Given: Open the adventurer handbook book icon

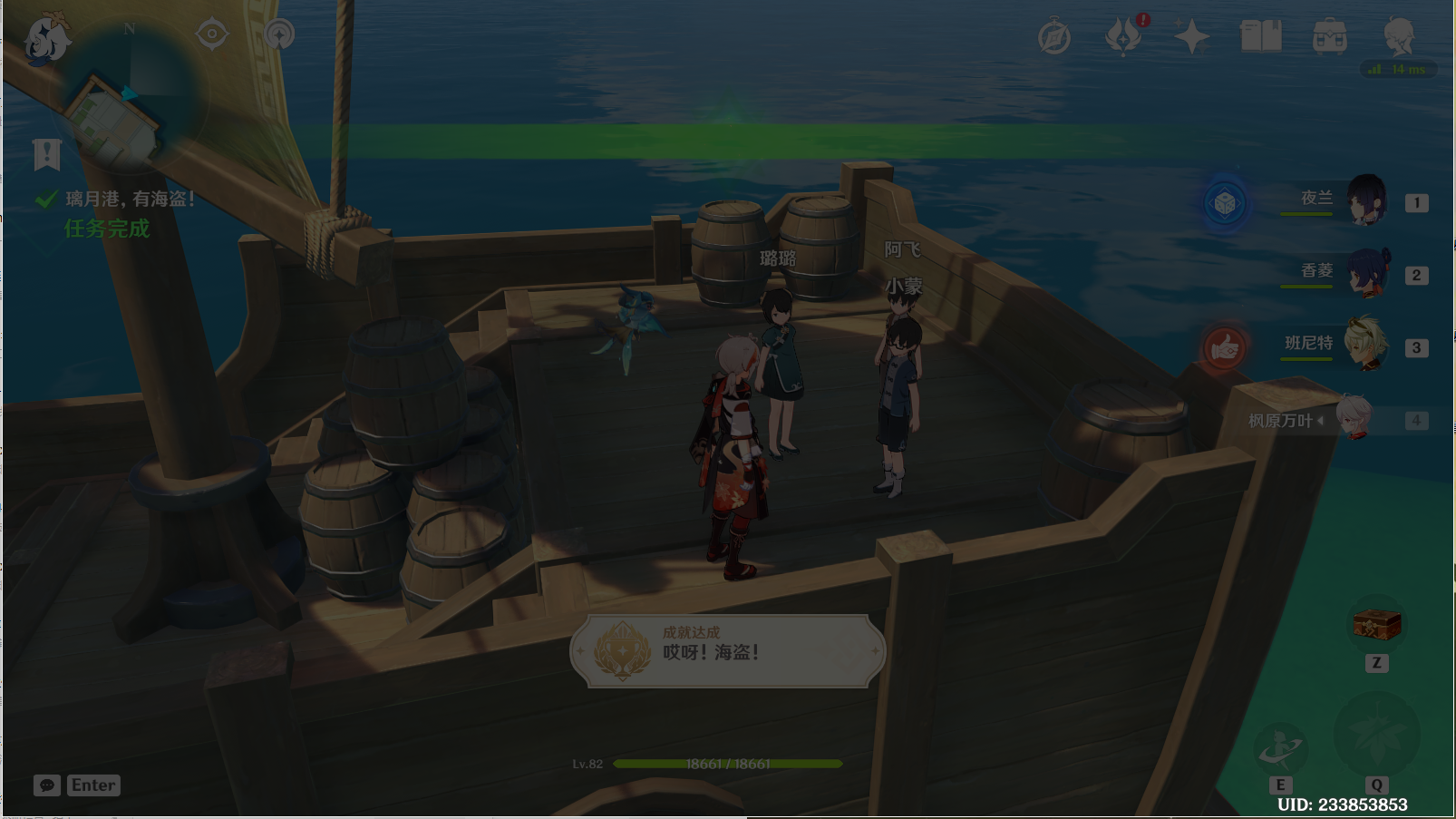Looking at the screenshot, I should click(1261, 37).
